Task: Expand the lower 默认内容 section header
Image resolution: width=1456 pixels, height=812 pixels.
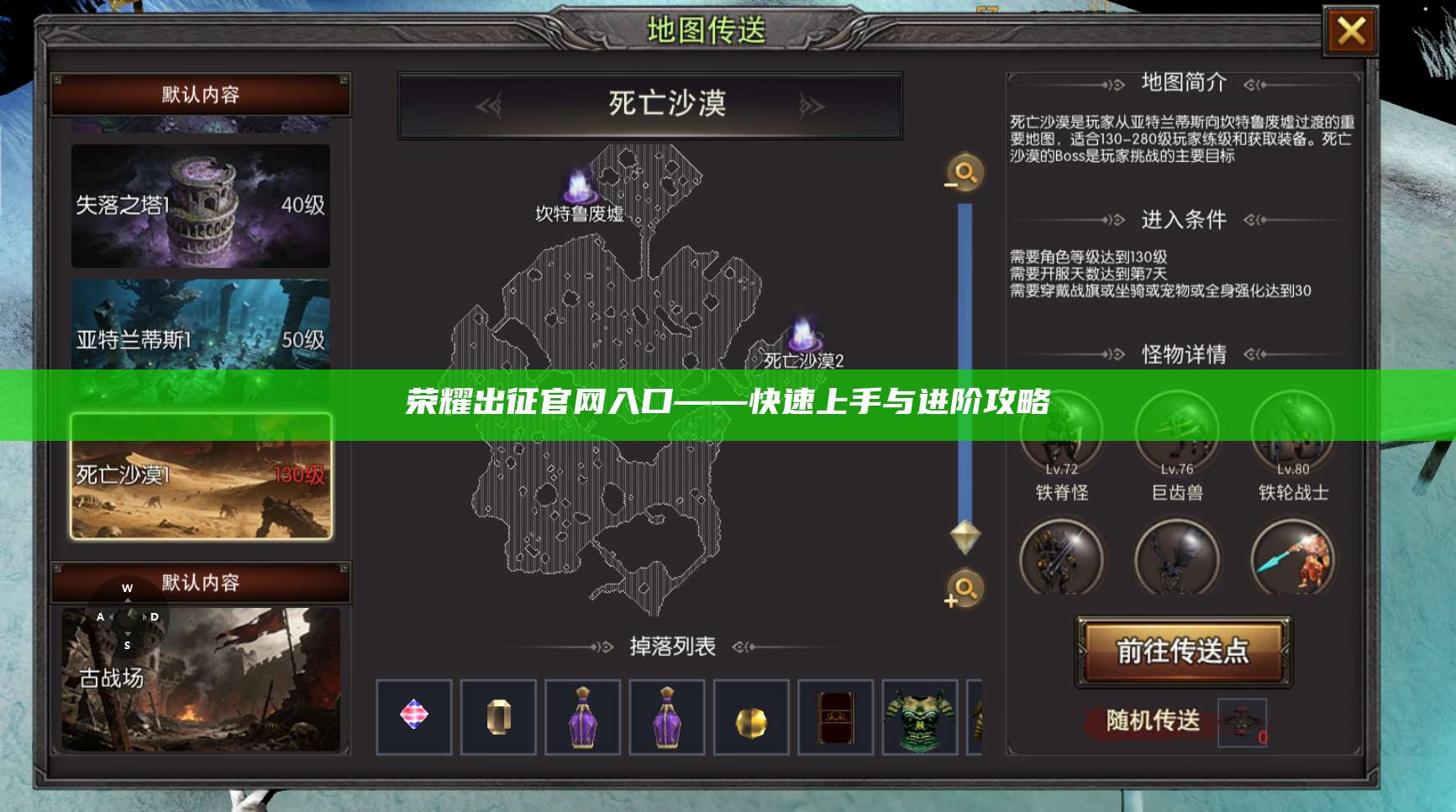Action: [x=202, y=584]
